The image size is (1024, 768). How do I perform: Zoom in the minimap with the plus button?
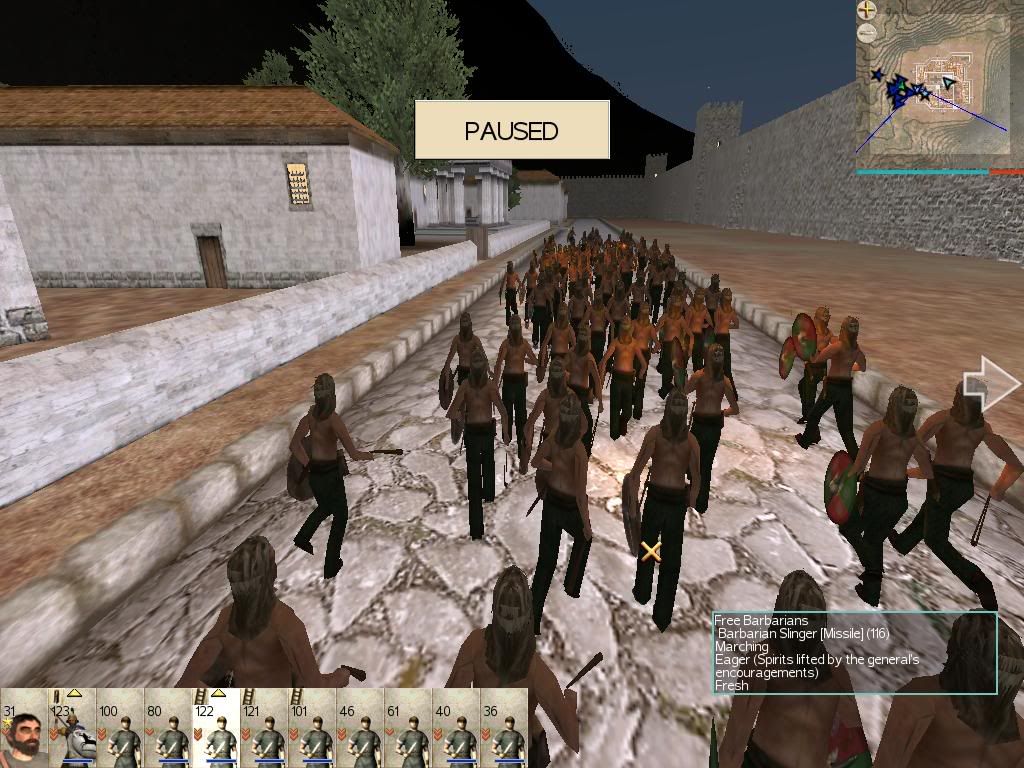(x=866, y=11)
